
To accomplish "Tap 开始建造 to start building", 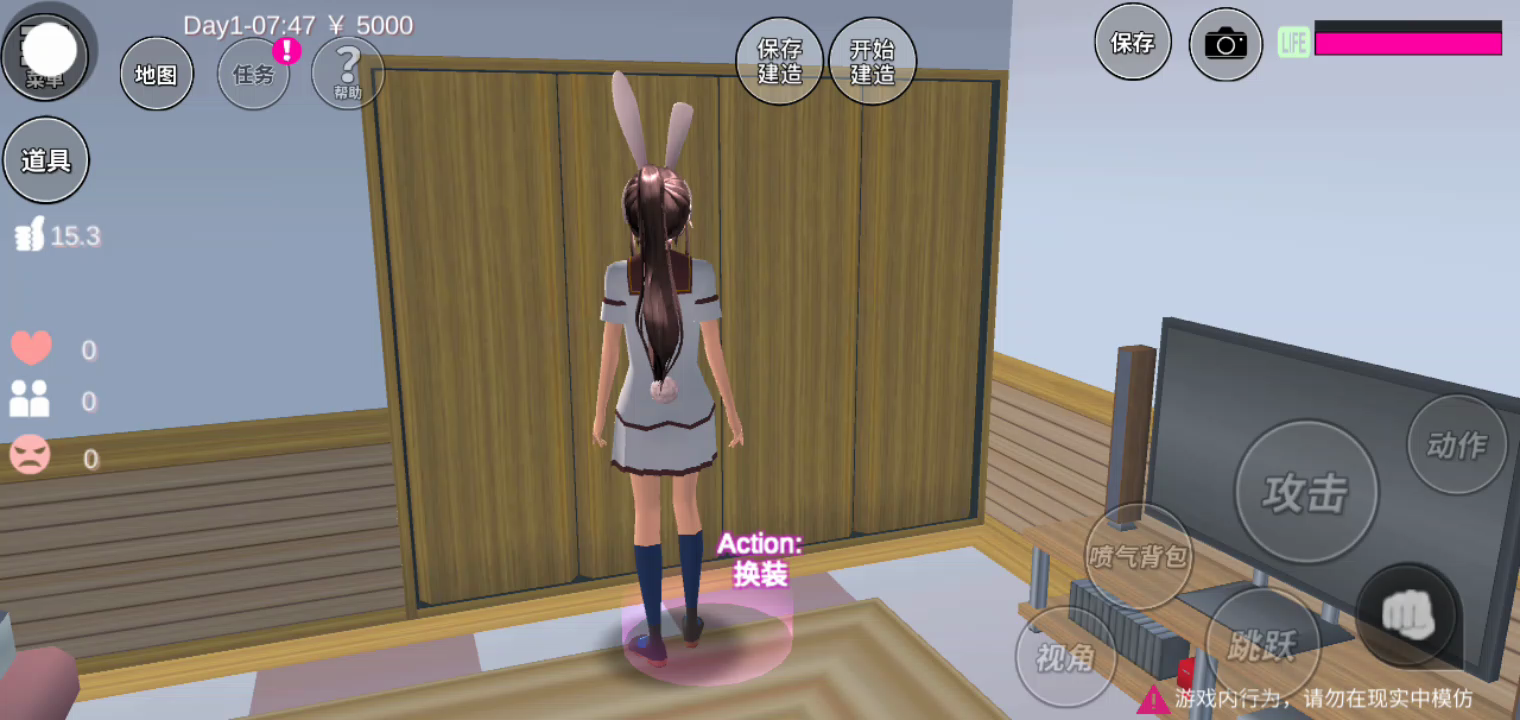I will (872, 61).
